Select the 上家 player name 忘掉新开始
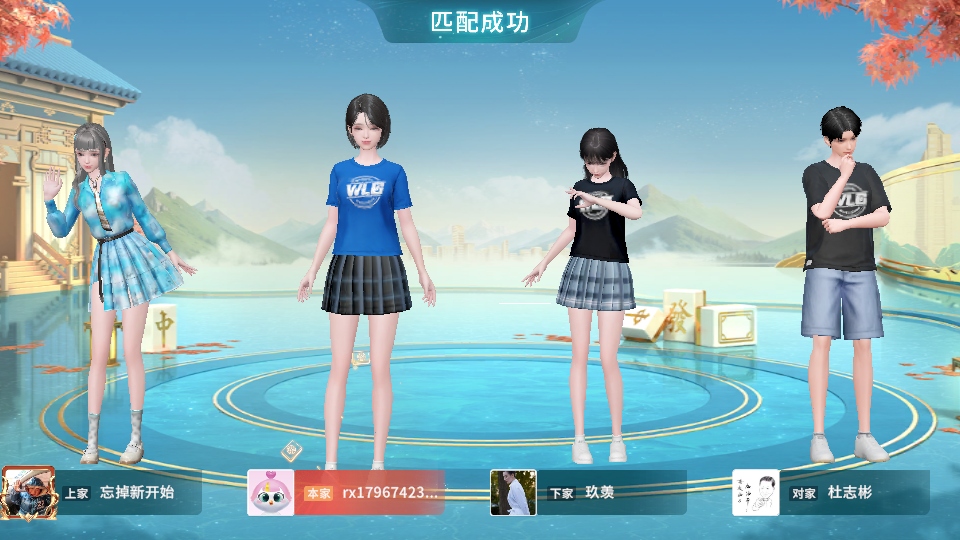Viewport: 960px width, 540px height. click(137, 493)
